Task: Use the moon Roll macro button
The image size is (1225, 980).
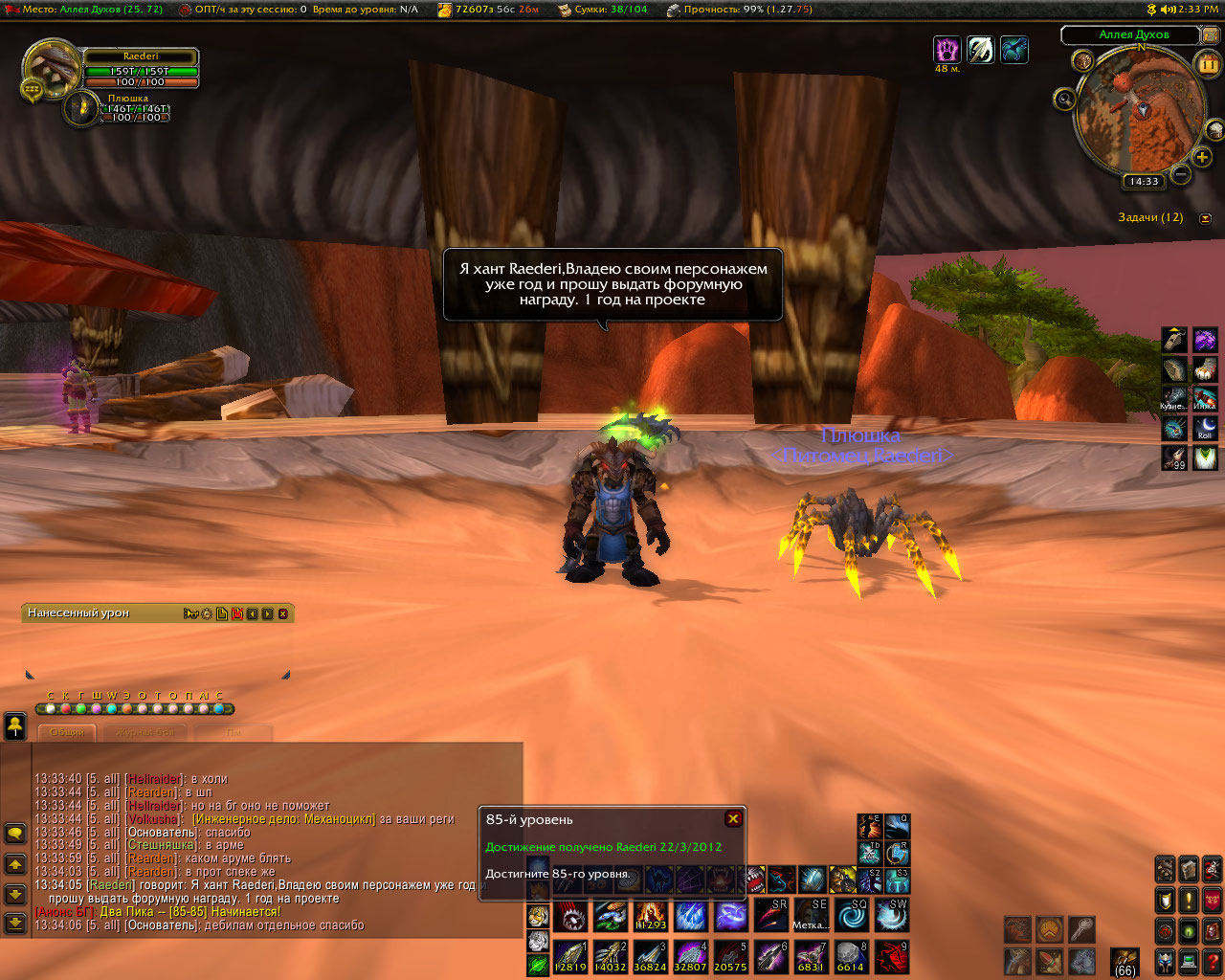Action: [1205, 427]
